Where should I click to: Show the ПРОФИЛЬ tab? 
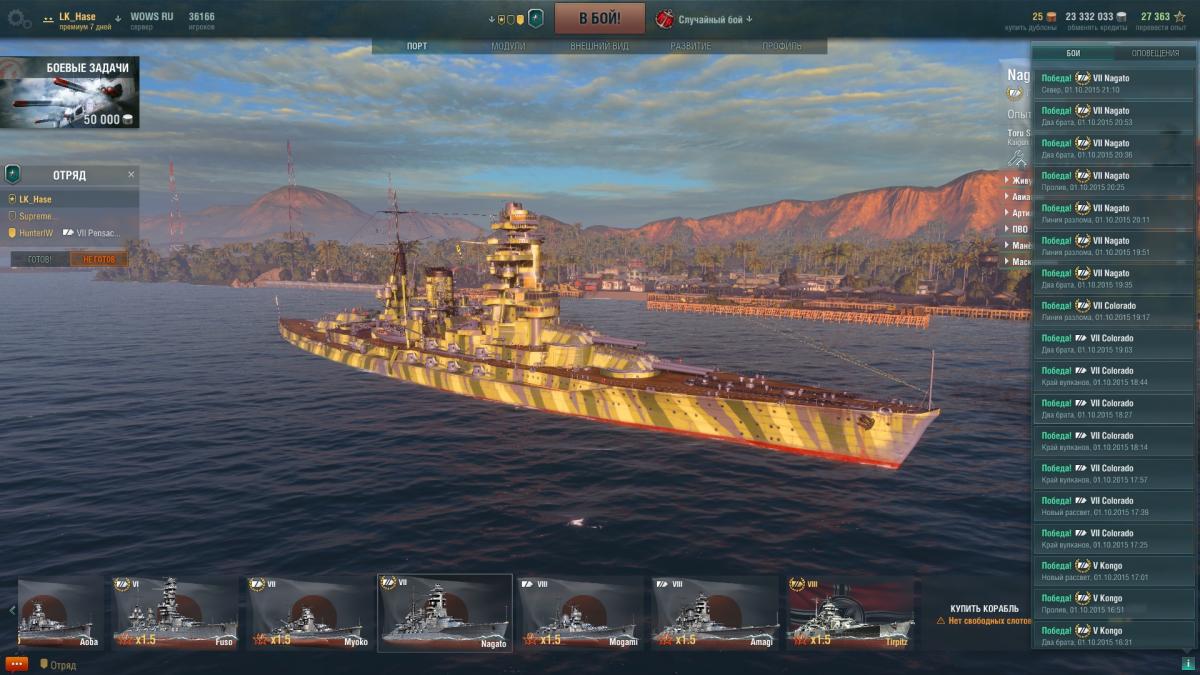coord(781,46)
